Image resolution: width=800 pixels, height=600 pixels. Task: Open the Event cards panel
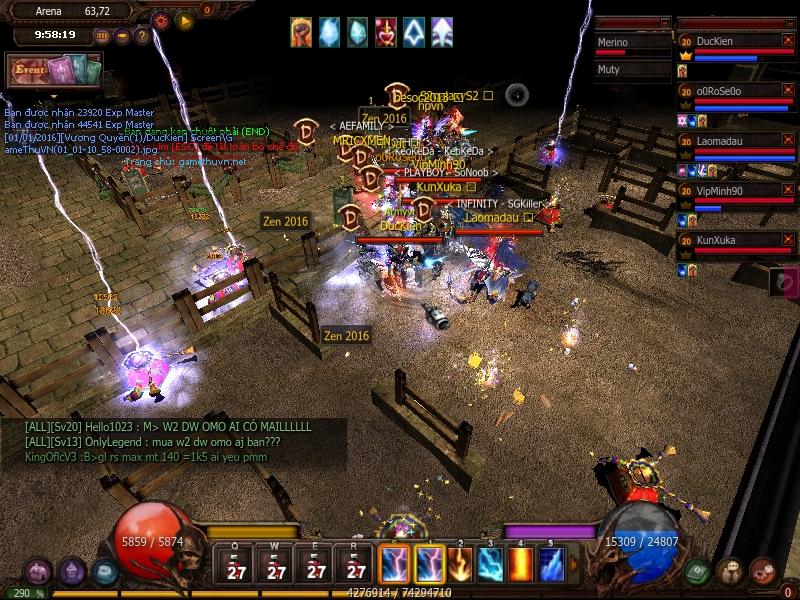click(x=56, y=71)
